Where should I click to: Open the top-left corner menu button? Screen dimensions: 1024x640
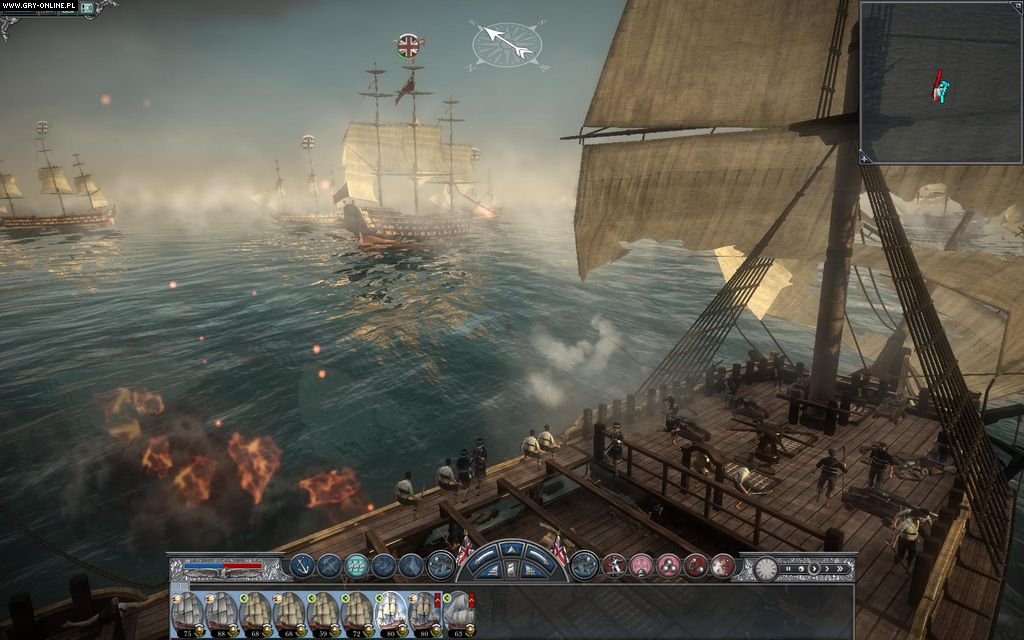87,8
